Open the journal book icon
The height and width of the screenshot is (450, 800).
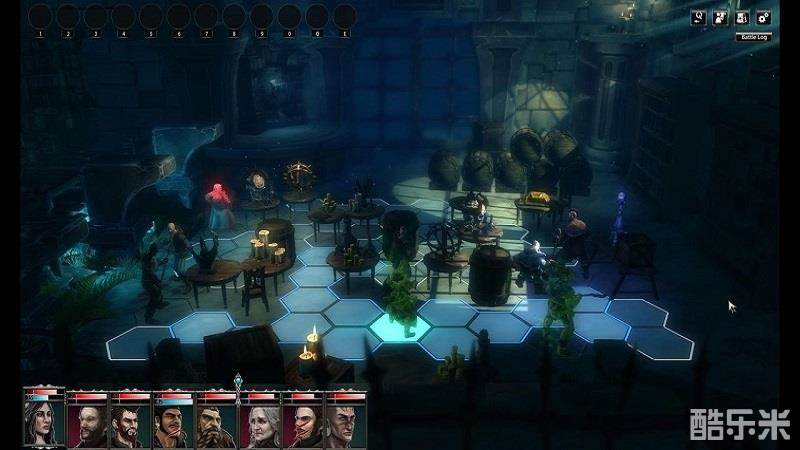(742, 17)
